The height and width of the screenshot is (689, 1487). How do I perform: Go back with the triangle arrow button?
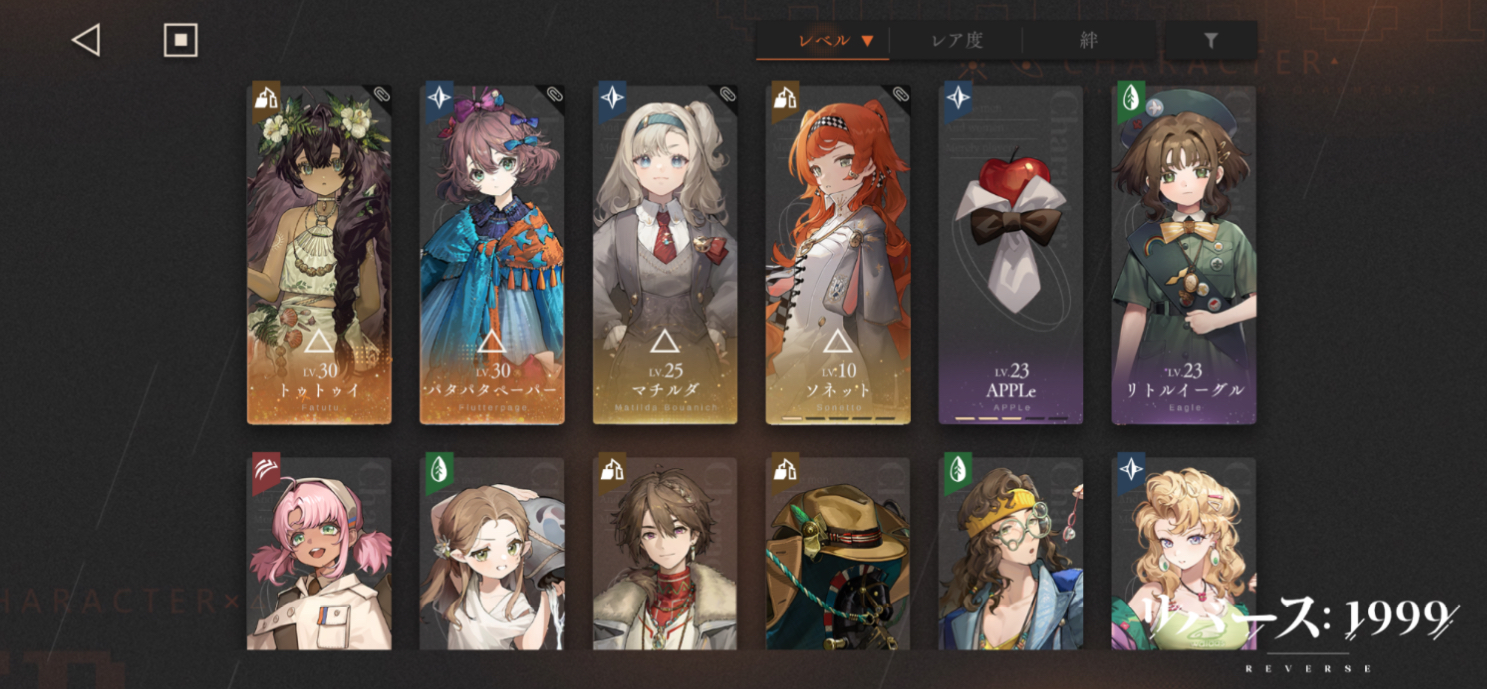[x=86, y=40]
